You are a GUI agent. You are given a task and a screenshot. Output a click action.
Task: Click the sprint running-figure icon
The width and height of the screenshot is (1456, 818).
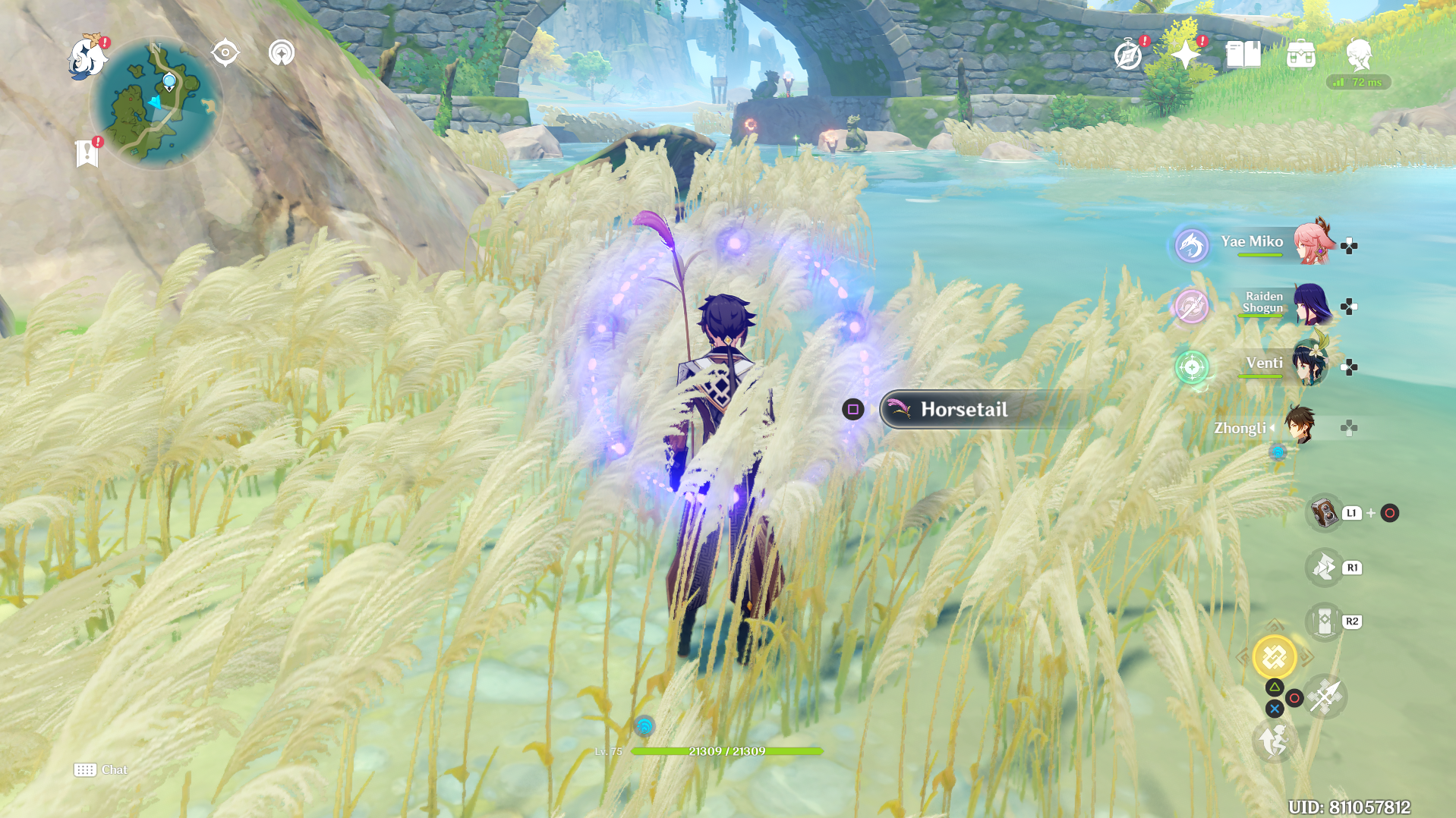pos(1274,741)
